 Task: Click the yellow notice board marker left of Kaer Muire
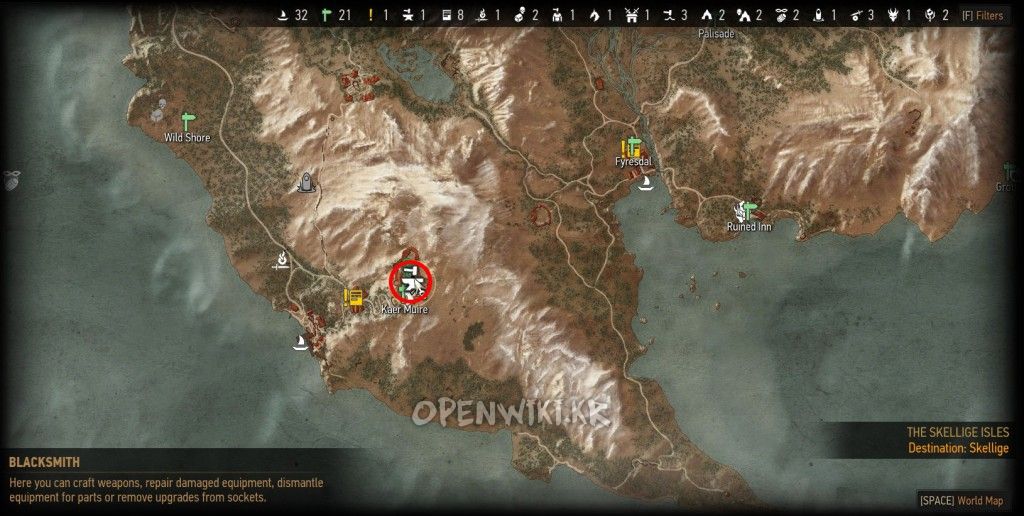click(353, 298)
